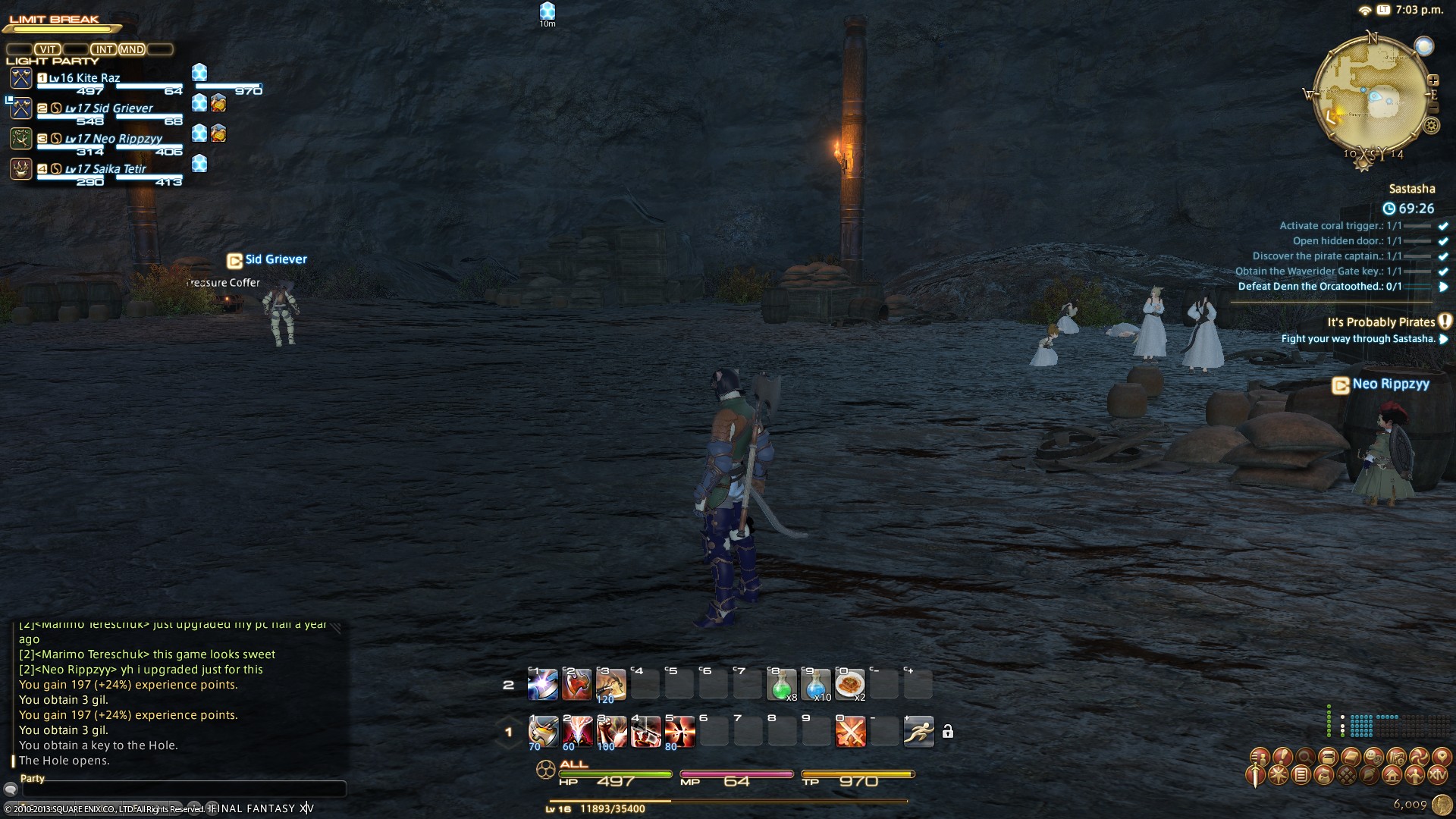Use the green potion on the hotbar
Image resolution: width=1456 pixels, height=819 pixels.
(781, 685)
